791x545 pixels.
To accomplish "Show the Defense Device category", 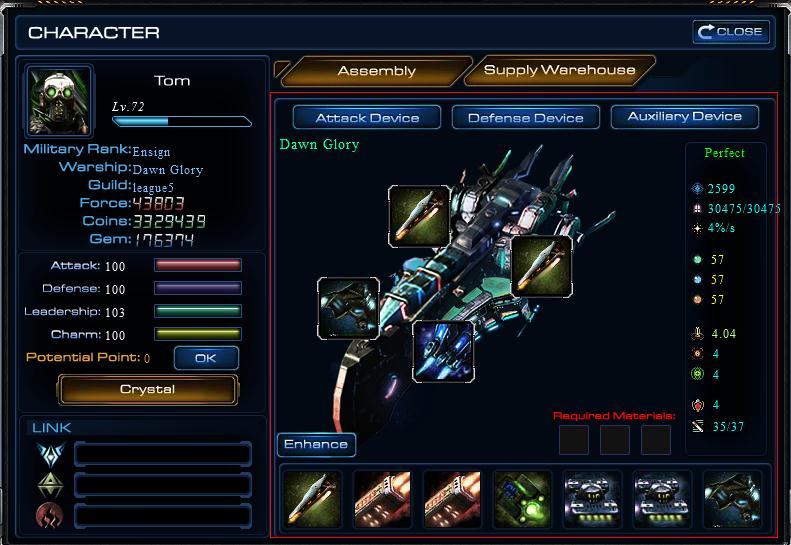I will coord(525,118).
